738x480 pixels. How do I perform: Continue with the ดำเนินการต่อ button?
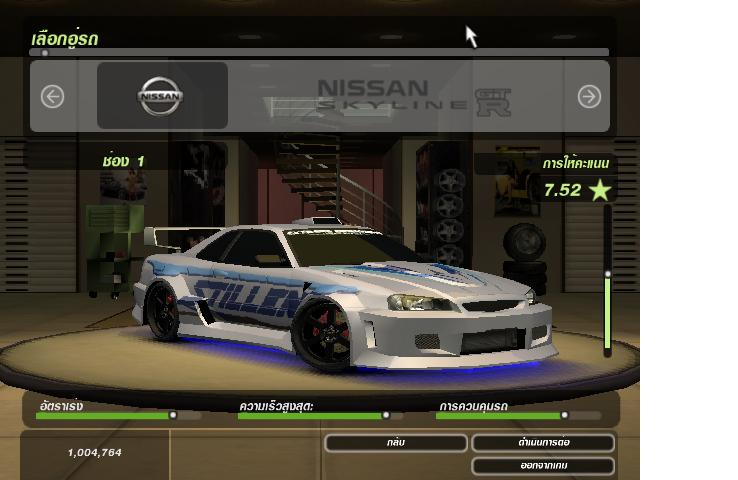coord(543,442)
